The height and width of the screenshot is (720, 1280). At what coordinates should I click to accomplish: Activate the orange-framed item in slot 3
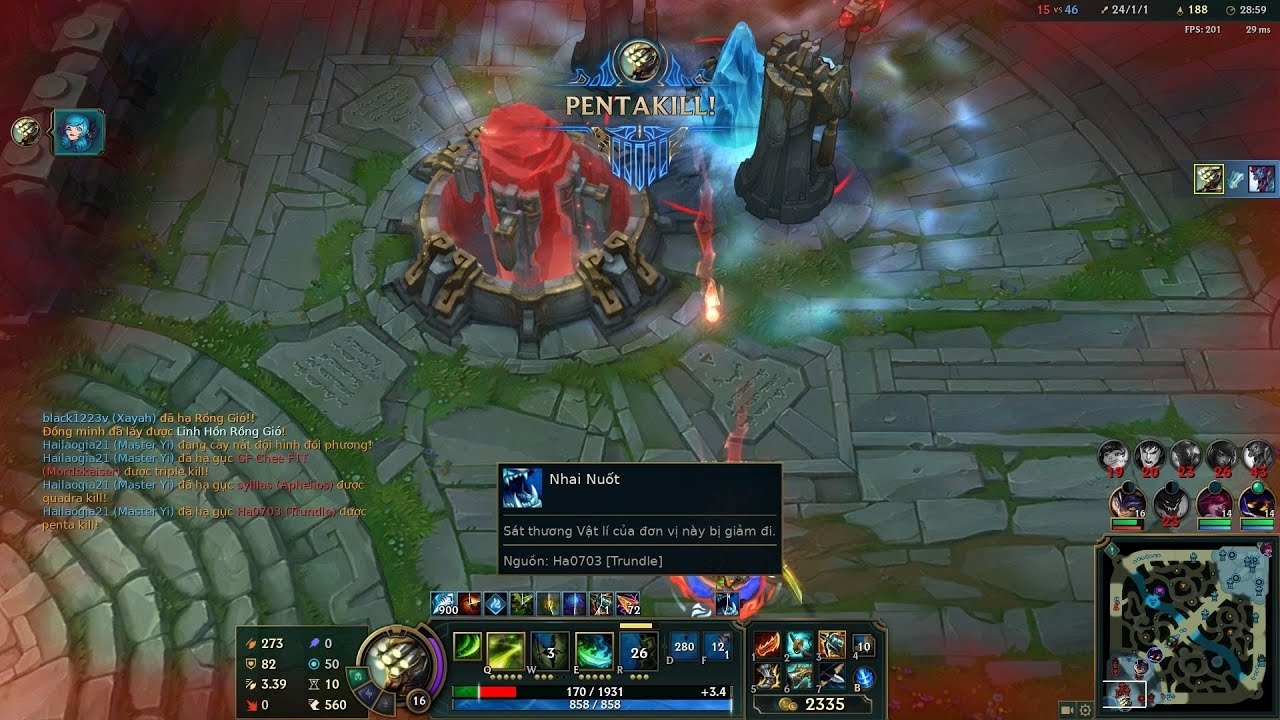[x=831, y=646]
